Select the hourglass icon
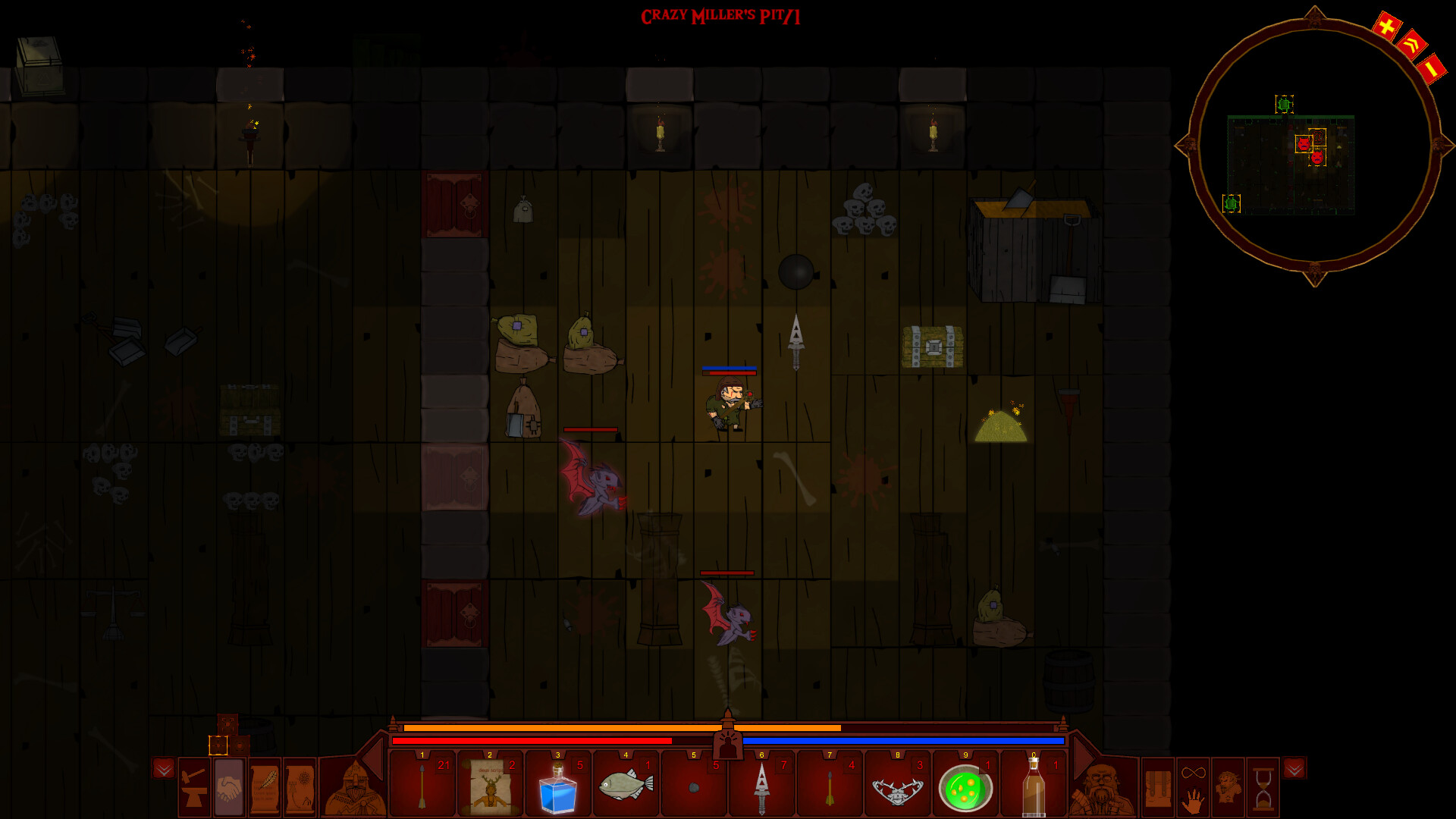 [x=1262, y=788]
